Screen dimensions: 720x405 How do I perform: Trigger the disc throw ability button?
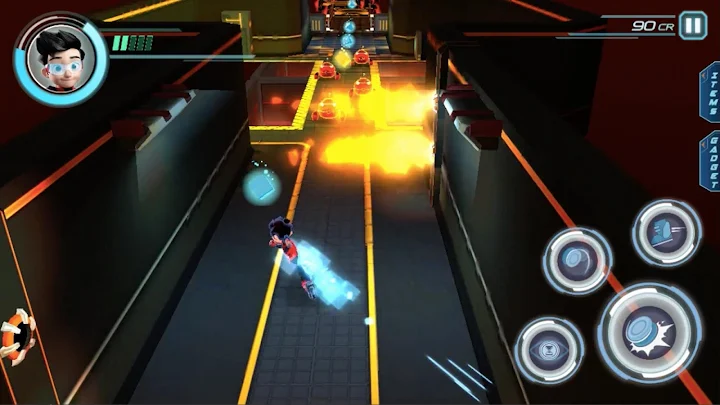(577, 260)
